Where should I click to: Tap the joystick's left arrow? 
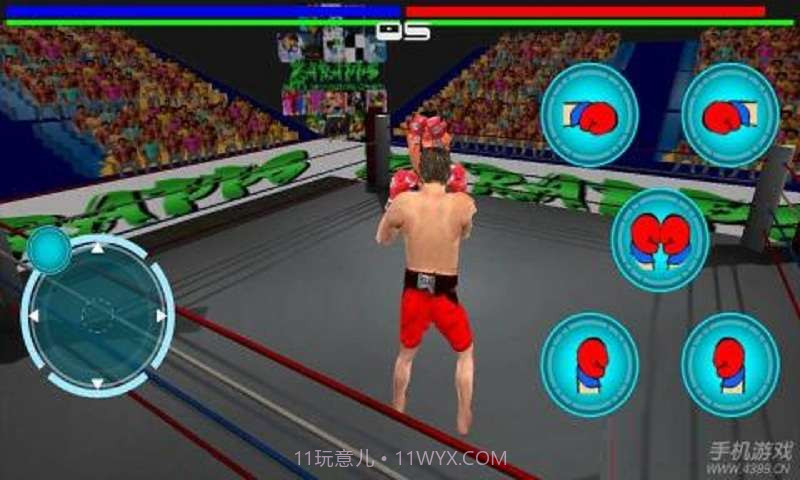[33, 316]
